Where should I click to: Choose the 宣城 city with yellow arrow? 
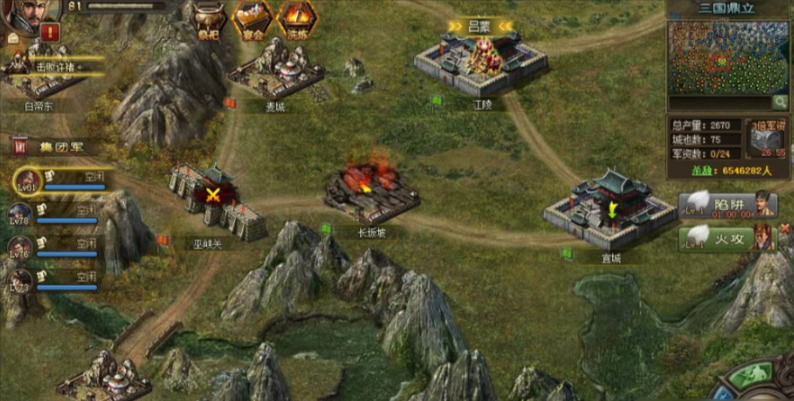609,208
